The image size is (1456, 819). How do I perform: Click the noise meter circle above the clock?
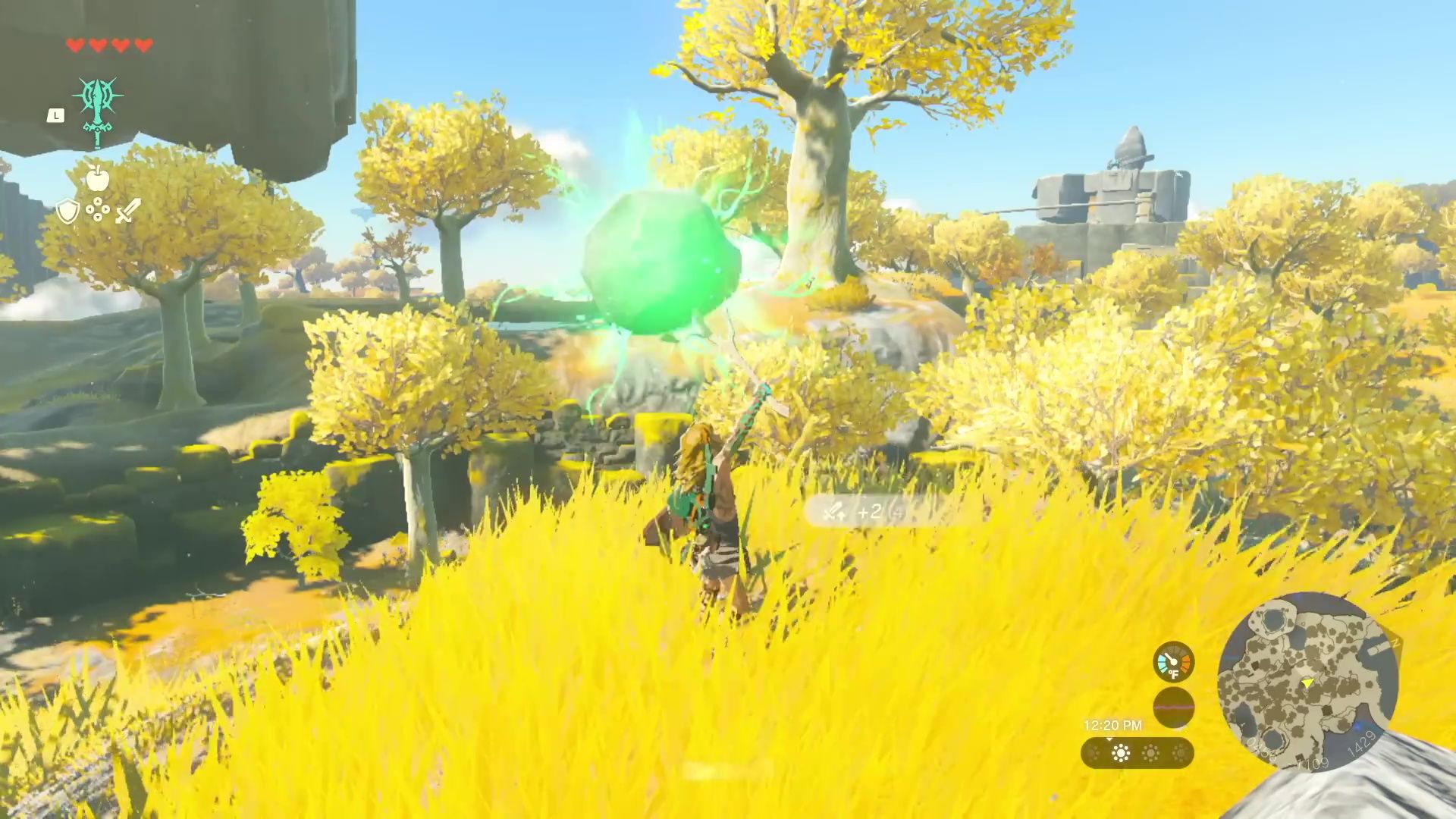tap(1174, 708)
